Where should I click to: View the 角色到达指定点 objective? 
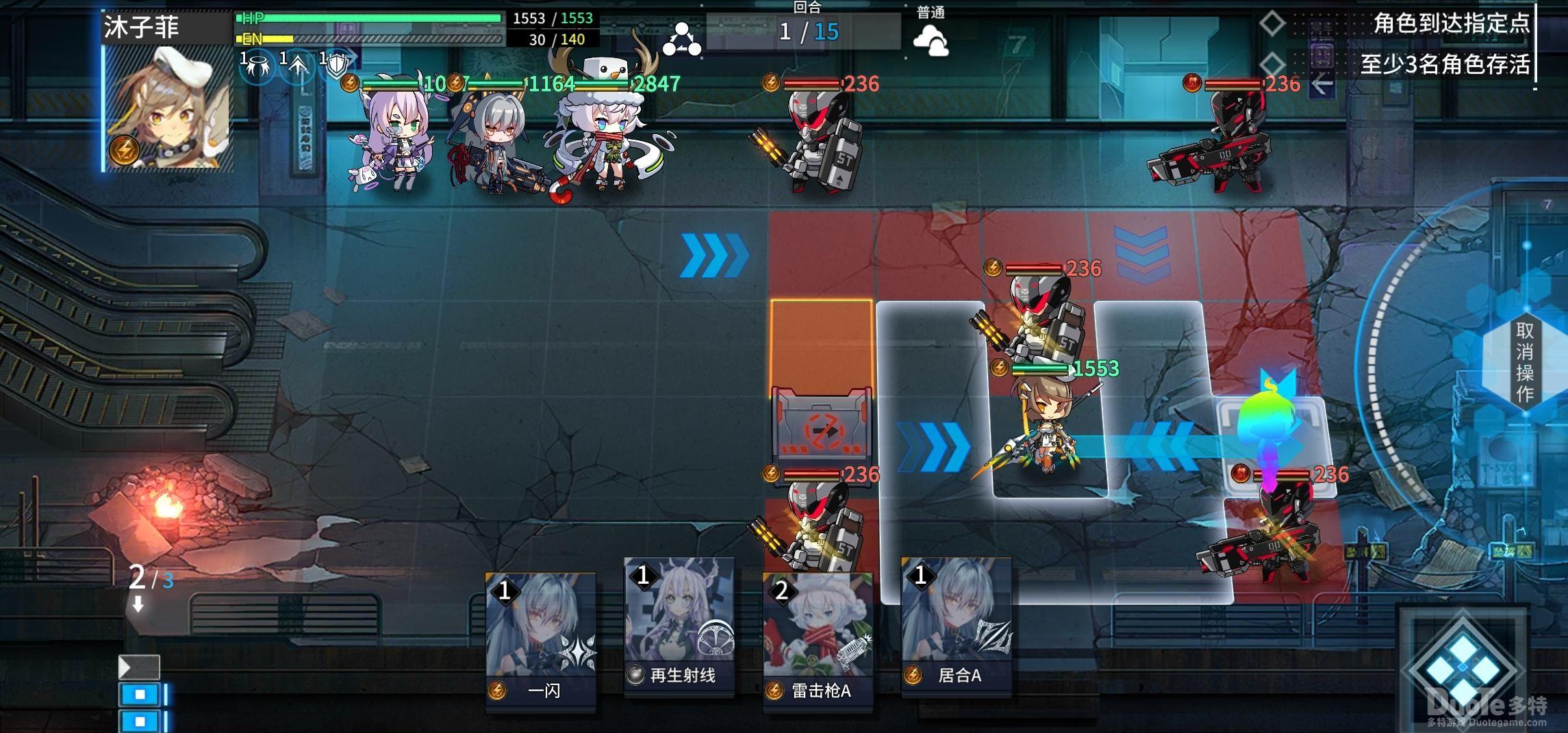[x=1450, y=24]
